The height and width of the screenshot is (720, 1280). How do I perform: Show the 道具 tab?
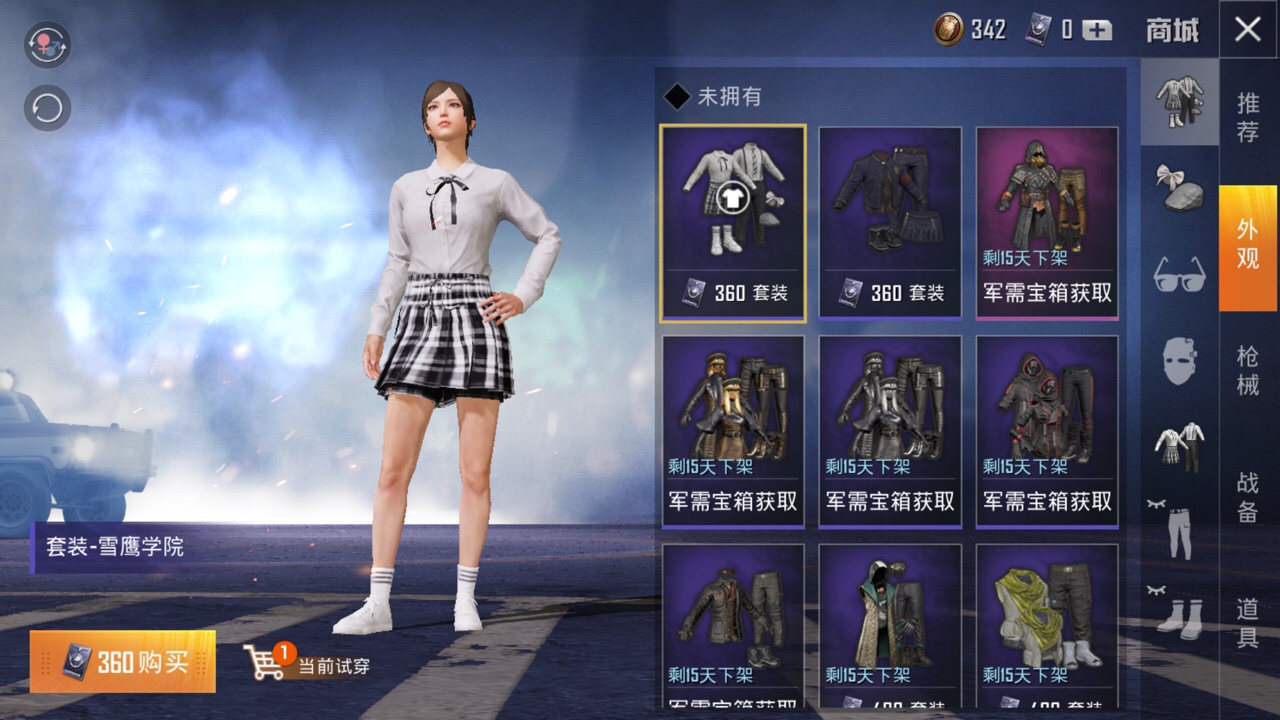point(1248,623)
